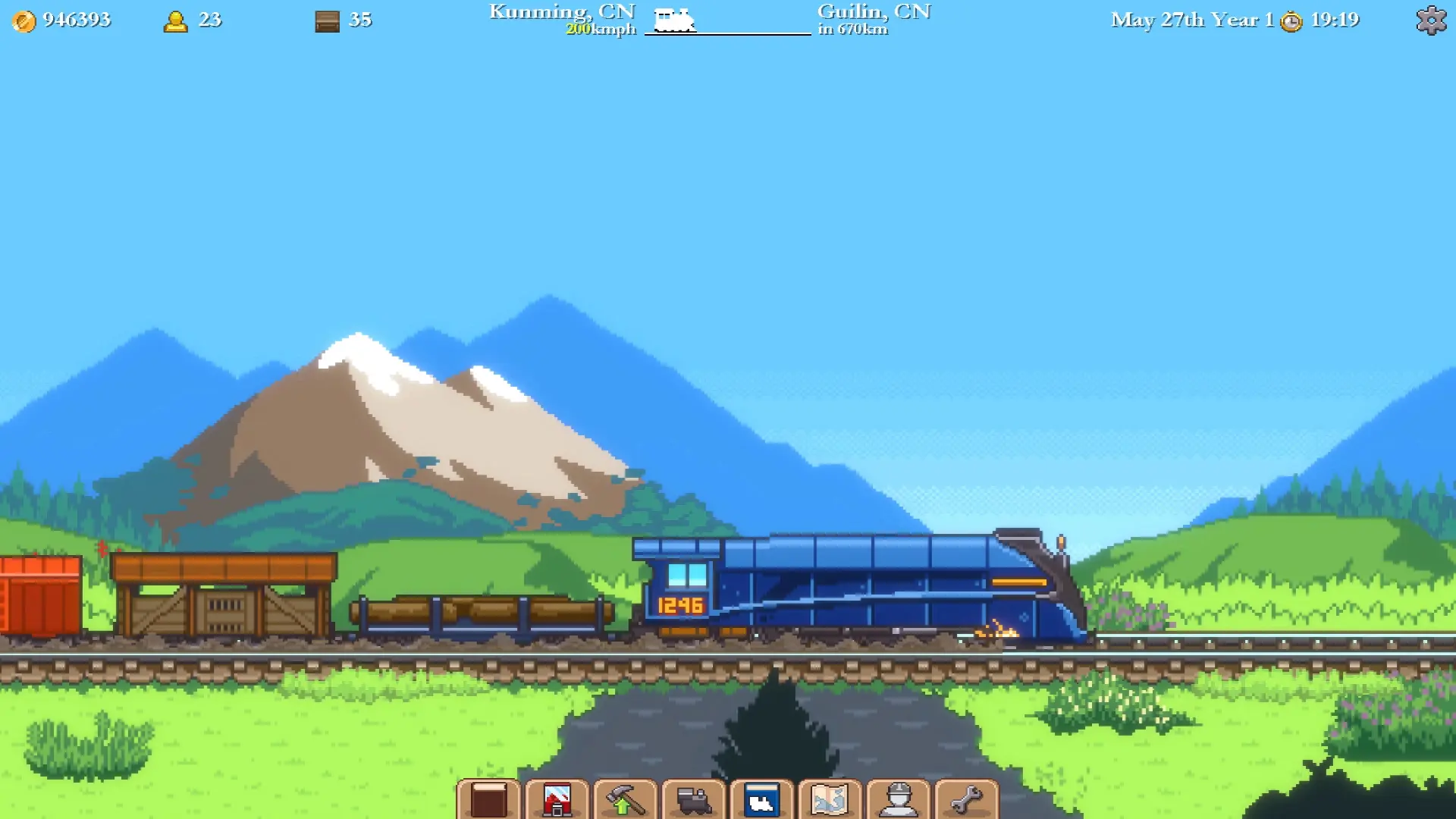Click the May 27th Year 1 date display

(x=1191, y=20)
